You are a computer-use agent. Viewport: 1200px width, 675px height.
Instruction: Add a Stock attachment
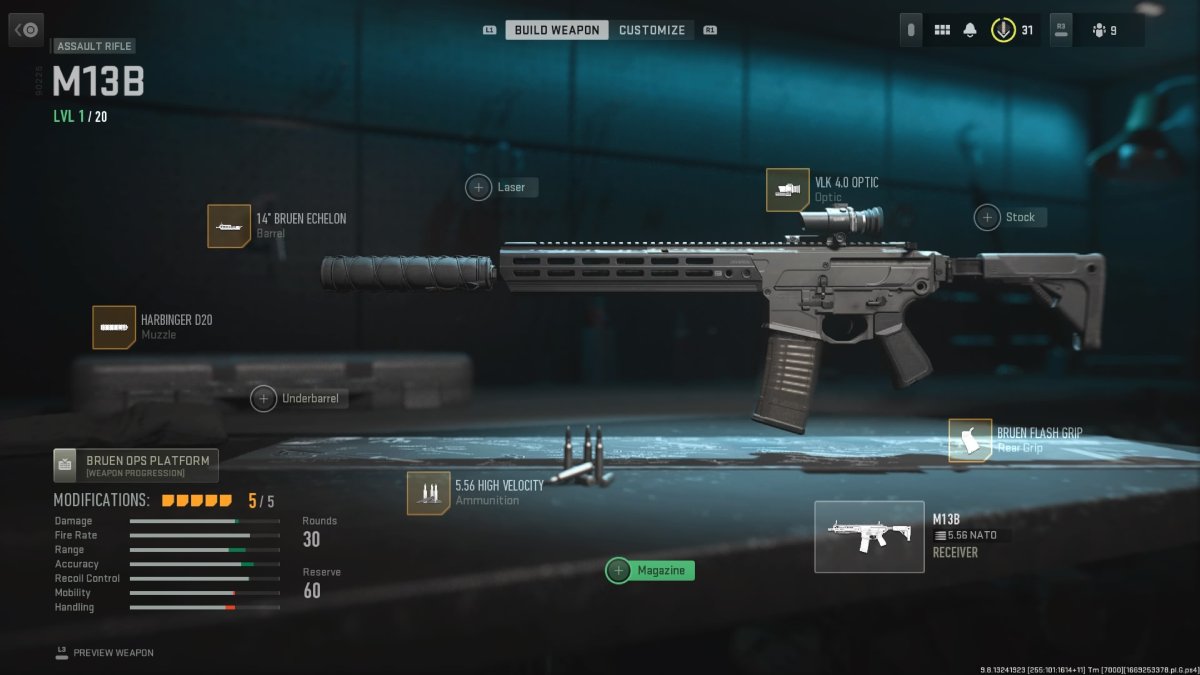[x=1010, y=217]
